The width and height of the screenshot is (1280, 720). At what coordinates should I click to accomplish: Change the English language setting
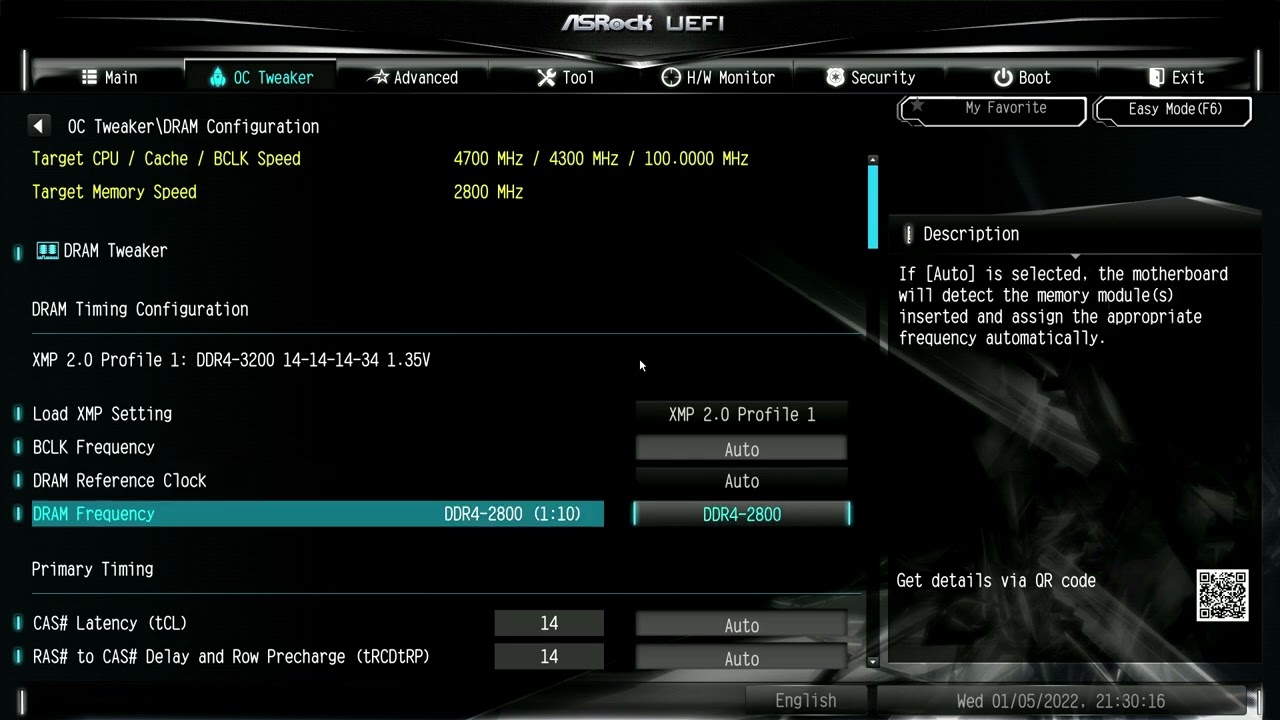805,699
